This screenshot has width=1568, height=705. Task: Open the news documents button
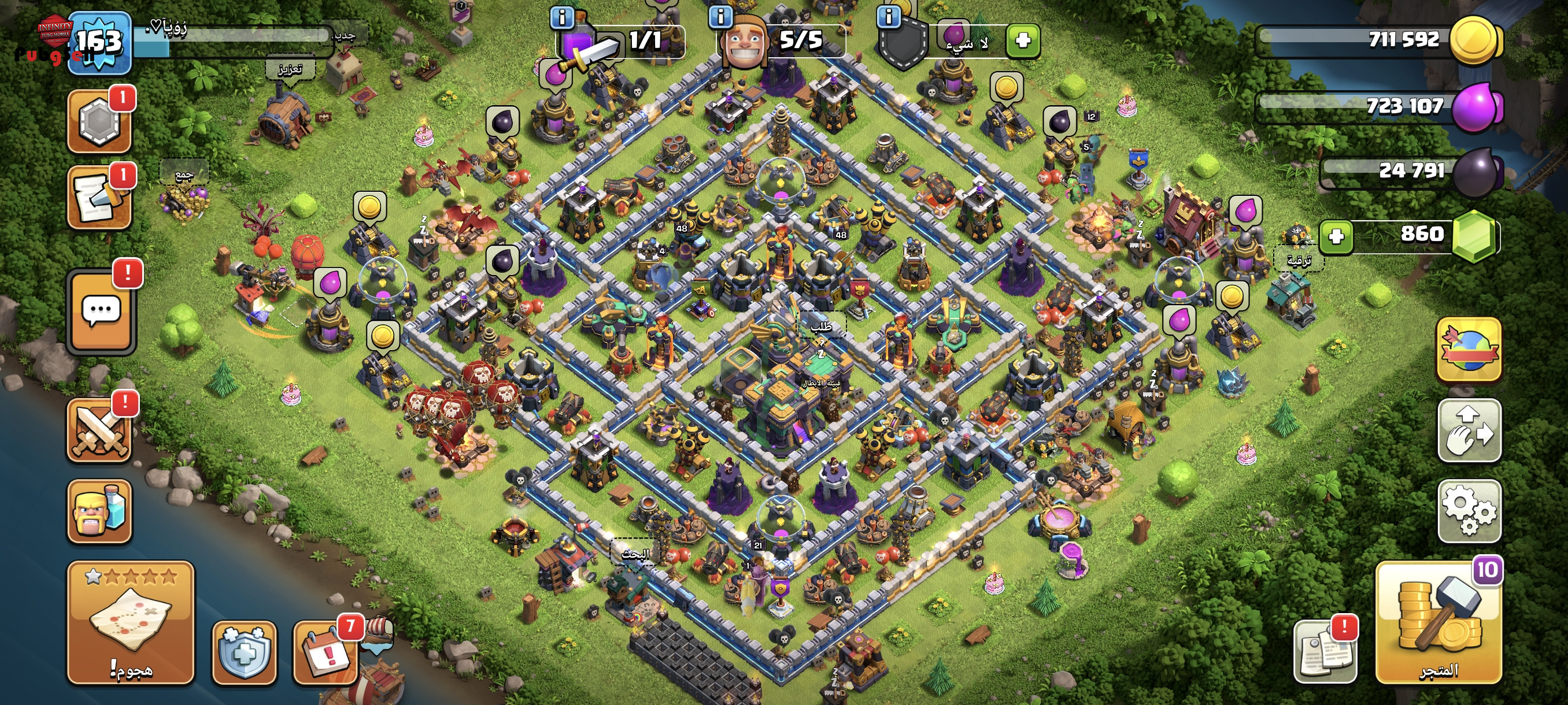(1325, 652)
